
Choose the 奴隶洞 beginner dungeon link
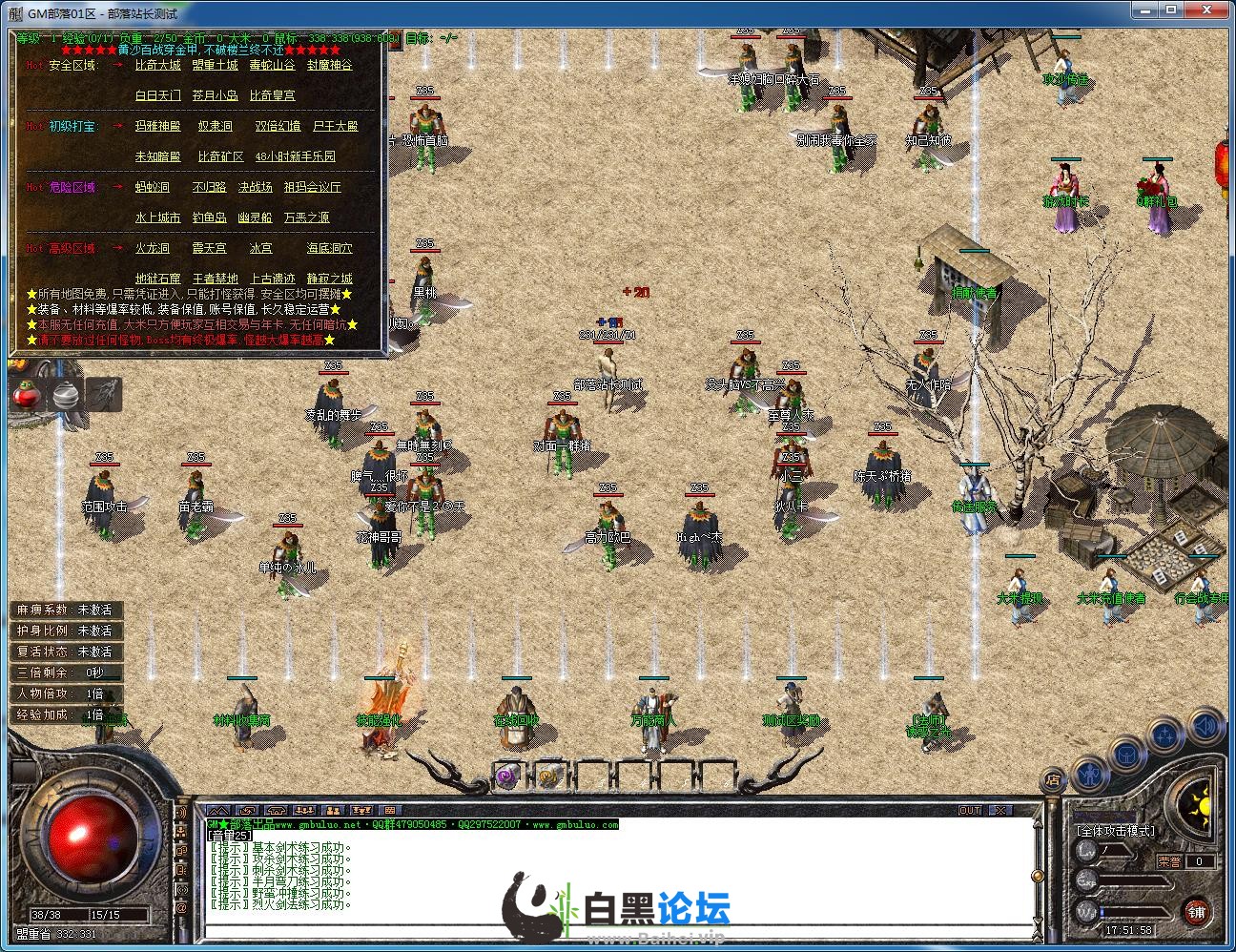(215, 127)
